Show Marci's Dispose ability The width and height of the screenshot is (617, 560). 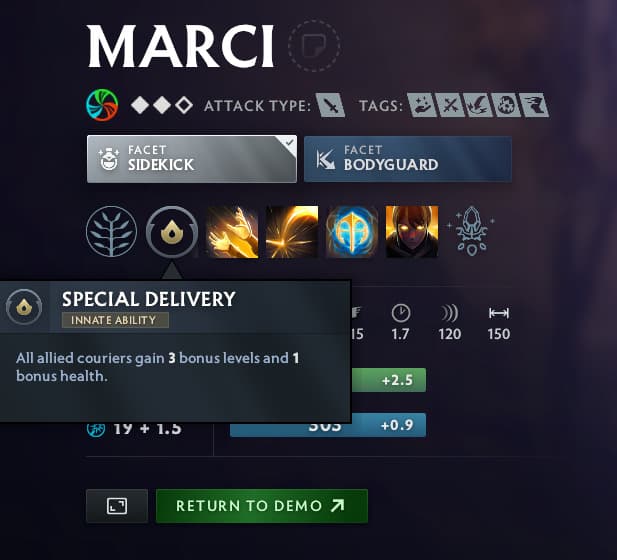click(x=232, y=232)
